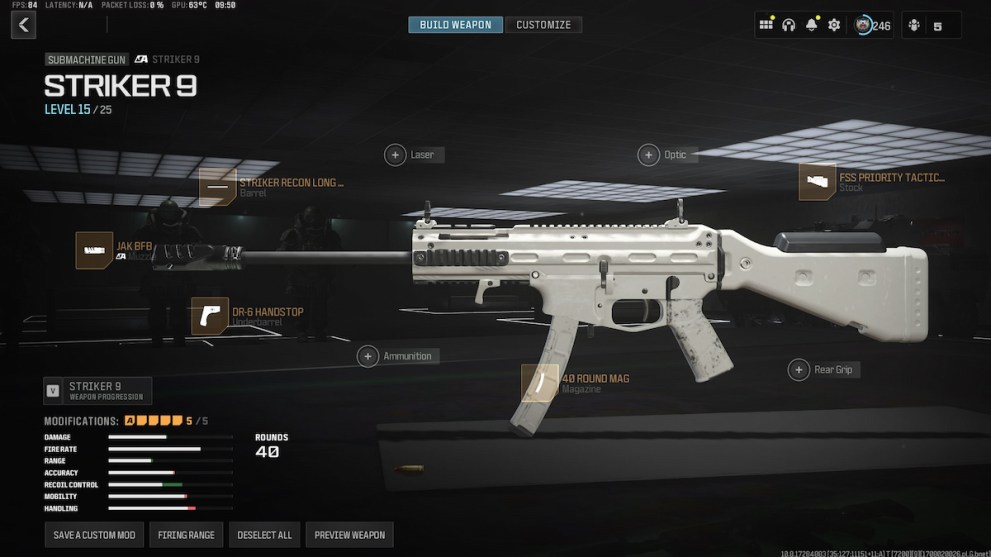Viewport: 991px width, 557px height.
Task: Switch to the Build Weapon tab
Action: 455,25
